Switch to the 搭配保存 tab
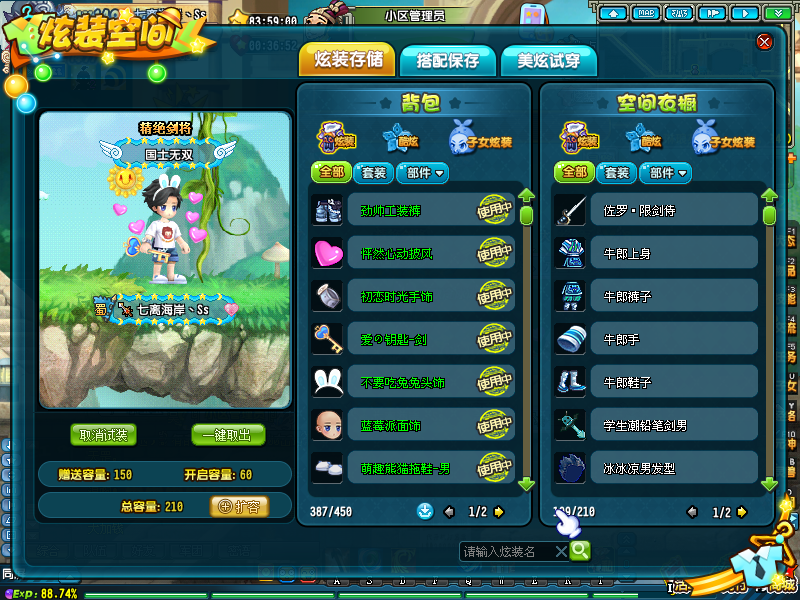Viewport: 800px width, 600px height. point(440,61)
